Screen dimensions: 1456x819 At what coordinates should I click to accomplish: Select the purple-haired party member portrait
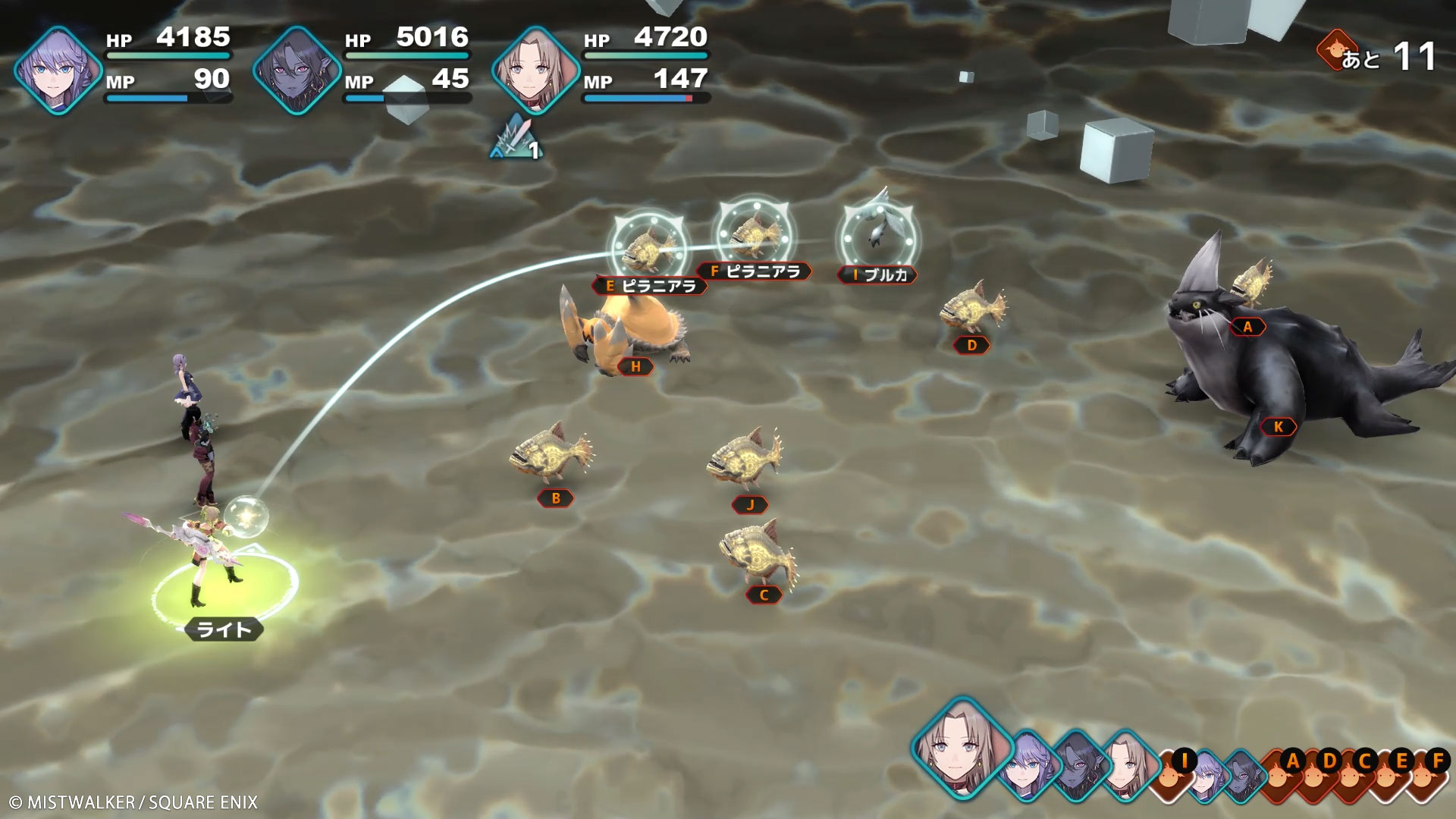58,70
